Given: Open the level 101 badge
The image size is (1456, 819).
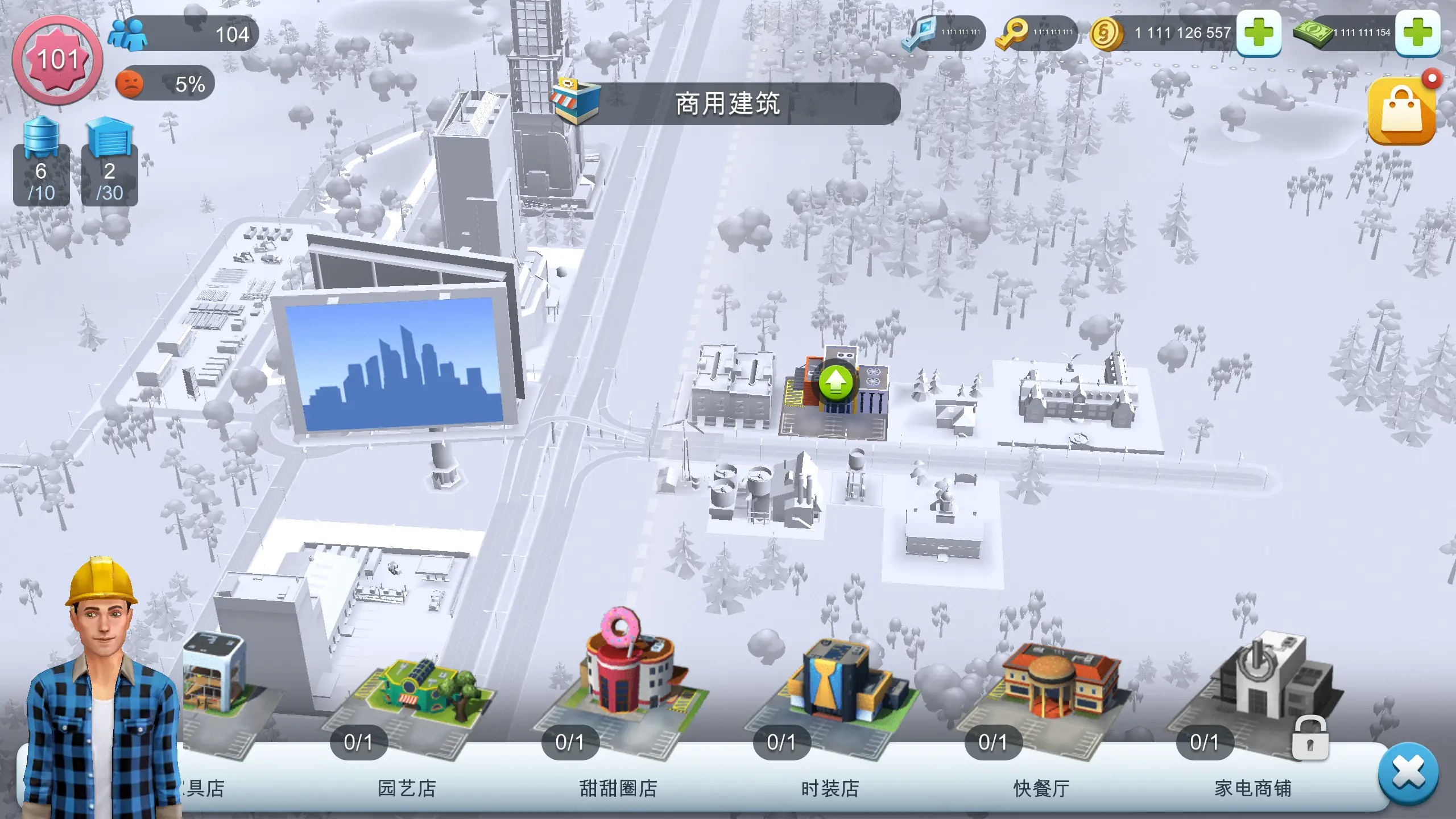Looking at the screenshot, I should (58, 59).
